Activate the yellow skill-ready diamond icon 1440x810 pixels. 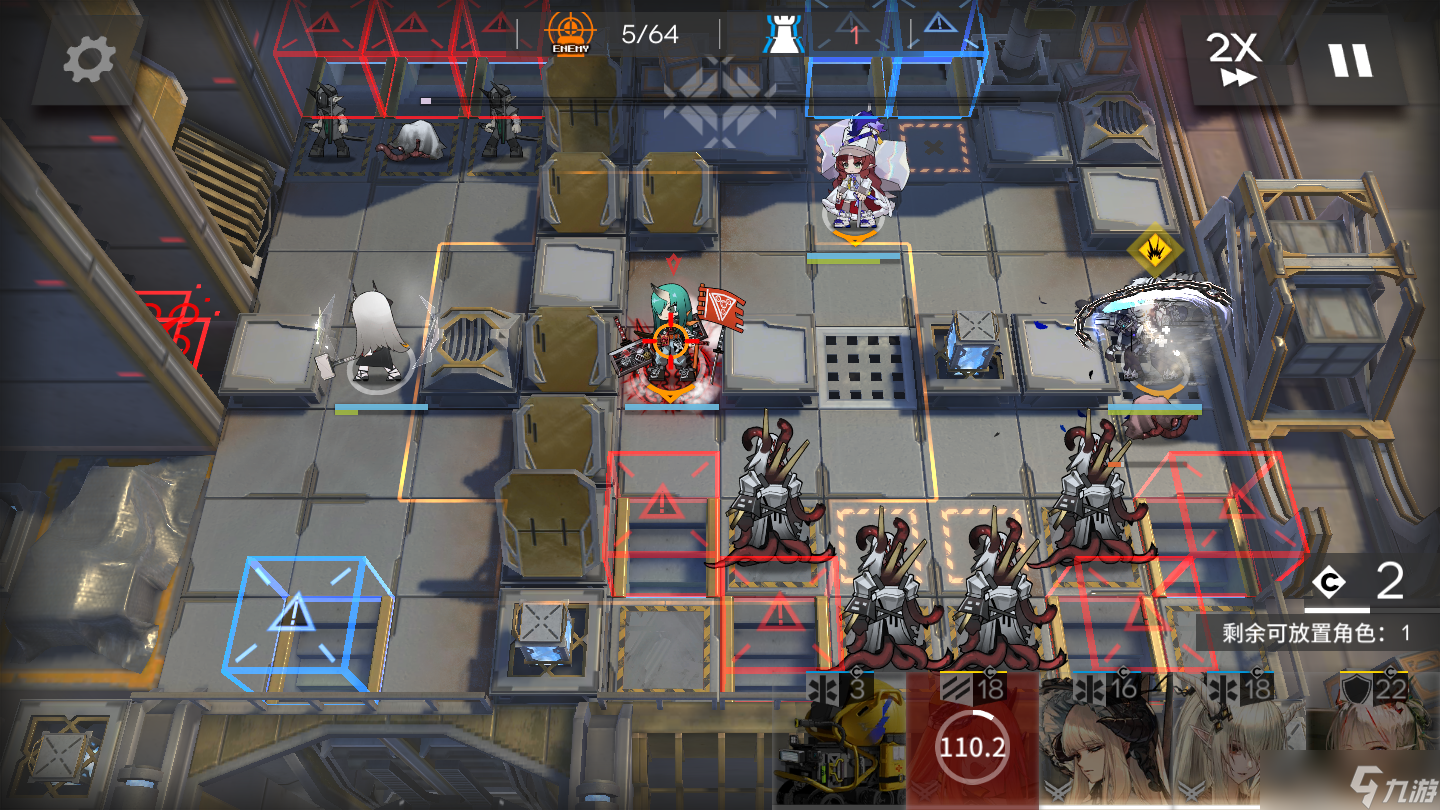[1155, 250]
